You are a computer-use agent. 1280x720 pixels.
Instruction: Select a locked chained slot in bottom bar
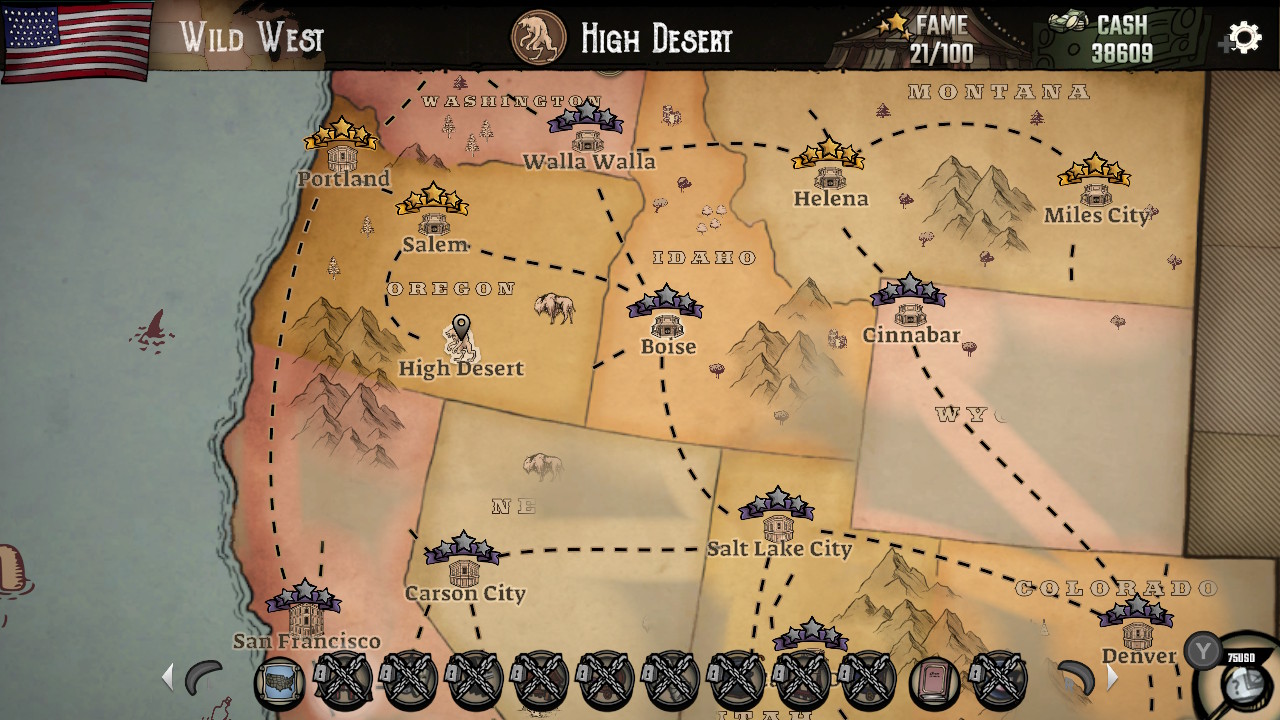[x=345, y=679]
